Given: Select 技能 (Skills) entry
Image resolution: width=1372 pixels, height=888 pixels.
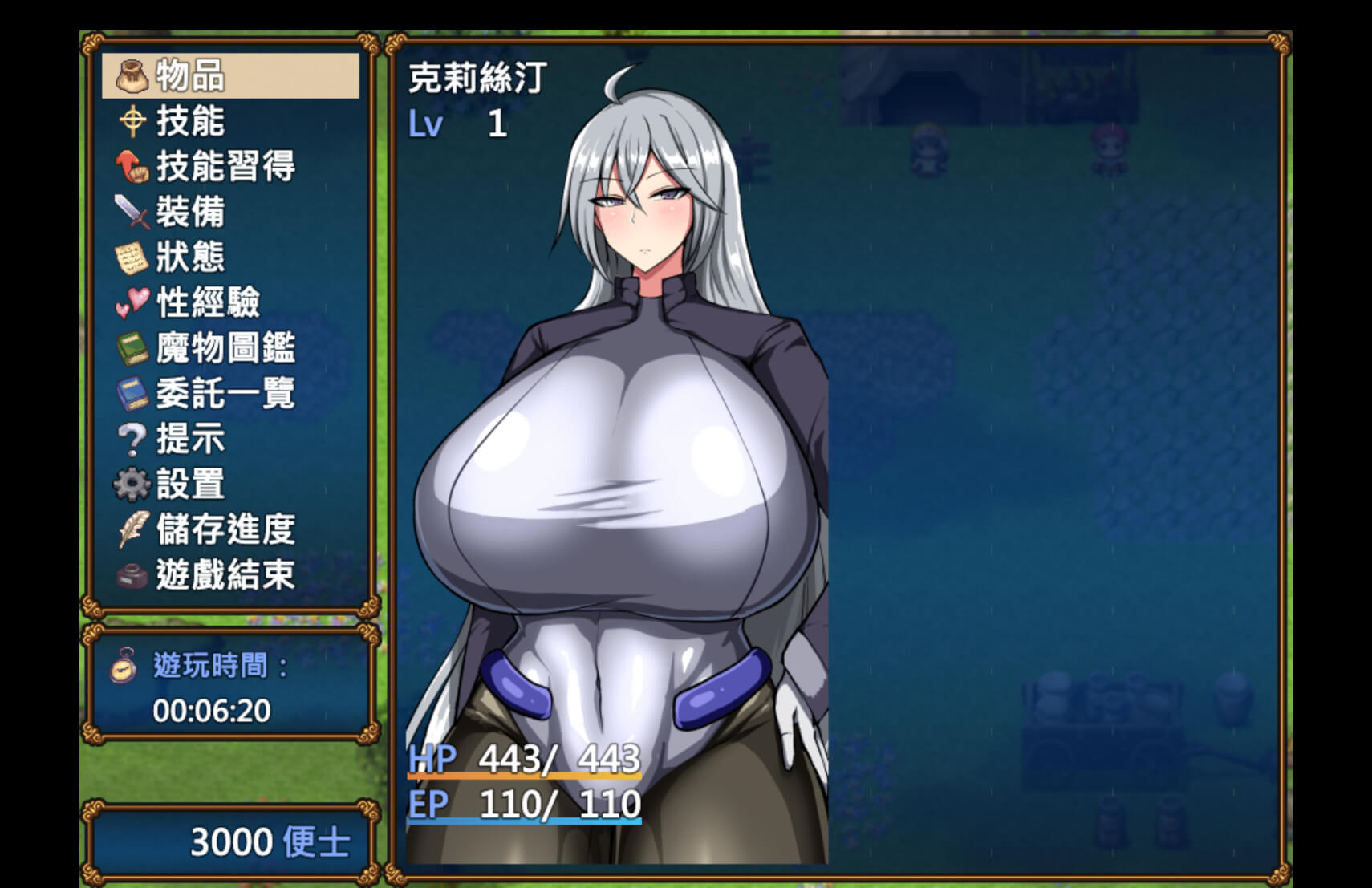Looking at the screenshot, I should (x=230, y=121).
